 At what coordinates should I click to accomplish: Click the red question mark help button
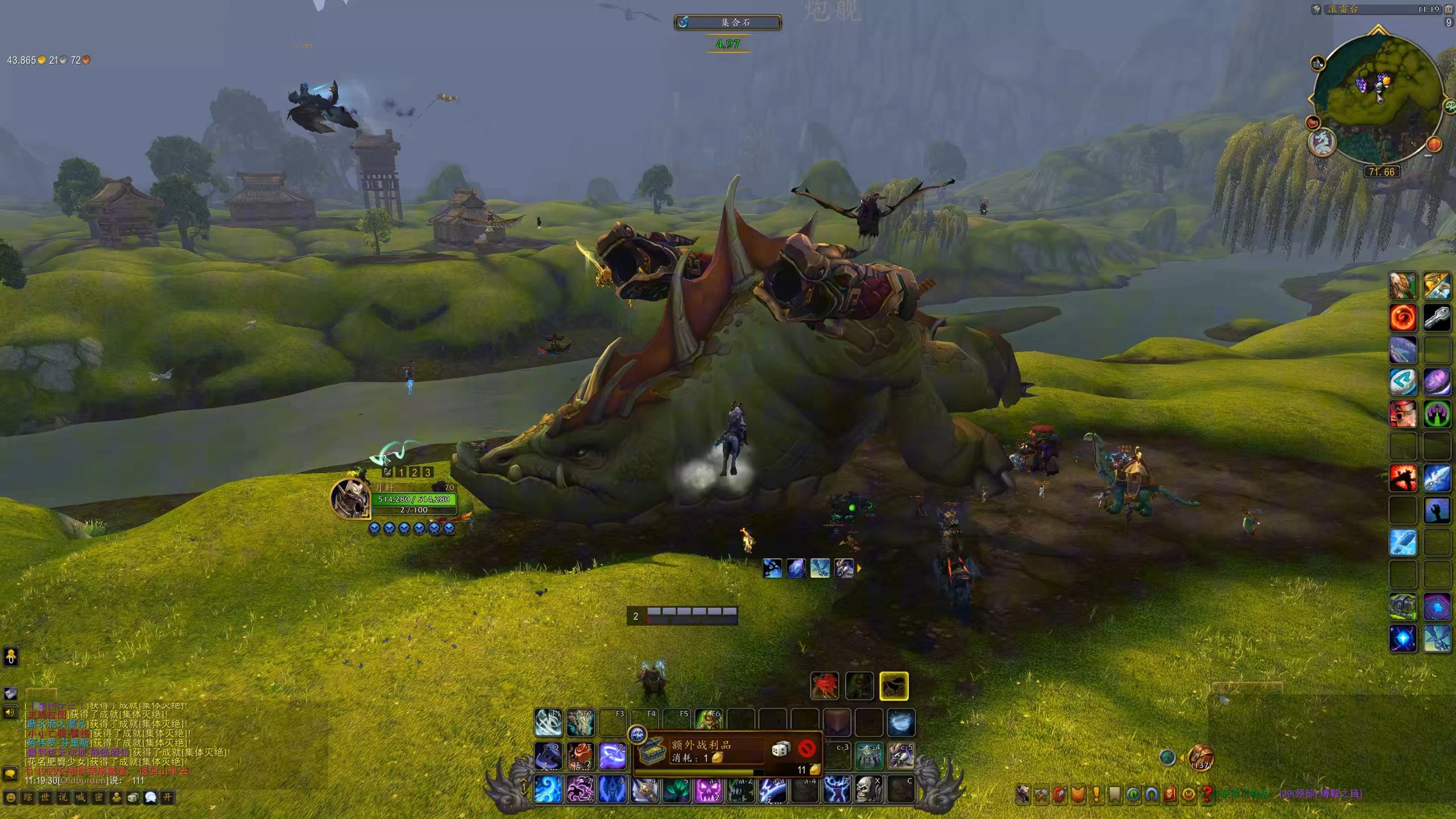click(x=1206, y=795)
